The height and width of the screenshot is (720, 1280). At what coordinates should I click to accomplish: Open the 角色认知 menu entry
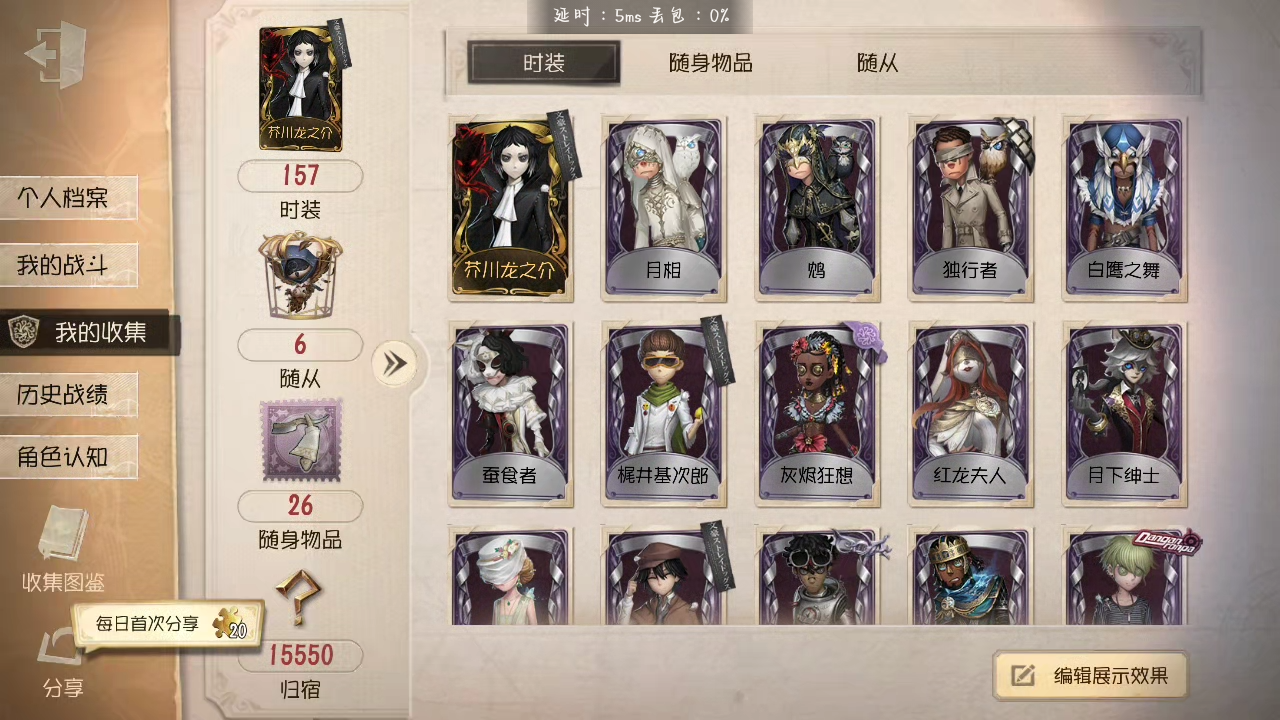pyautogui.click(x=68, y=457)
